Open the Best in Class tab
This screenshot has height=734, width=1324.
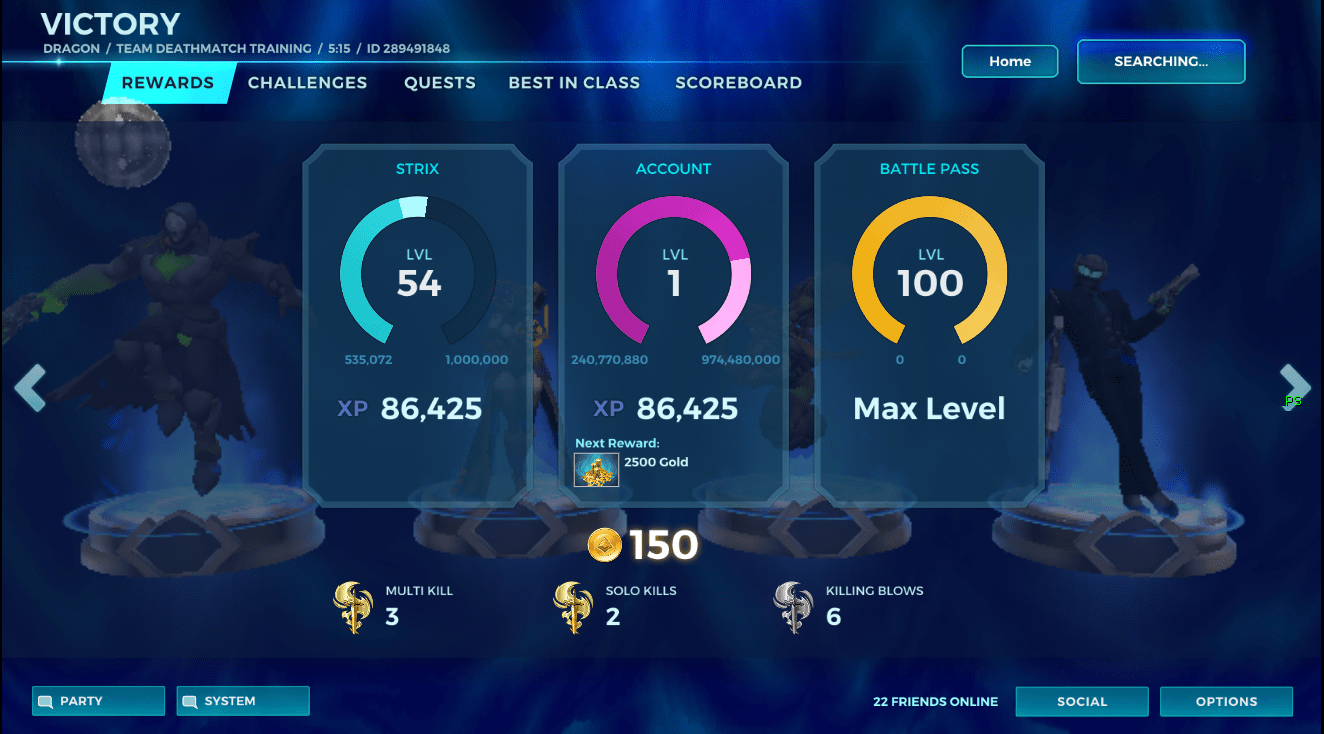click(574, 83)
